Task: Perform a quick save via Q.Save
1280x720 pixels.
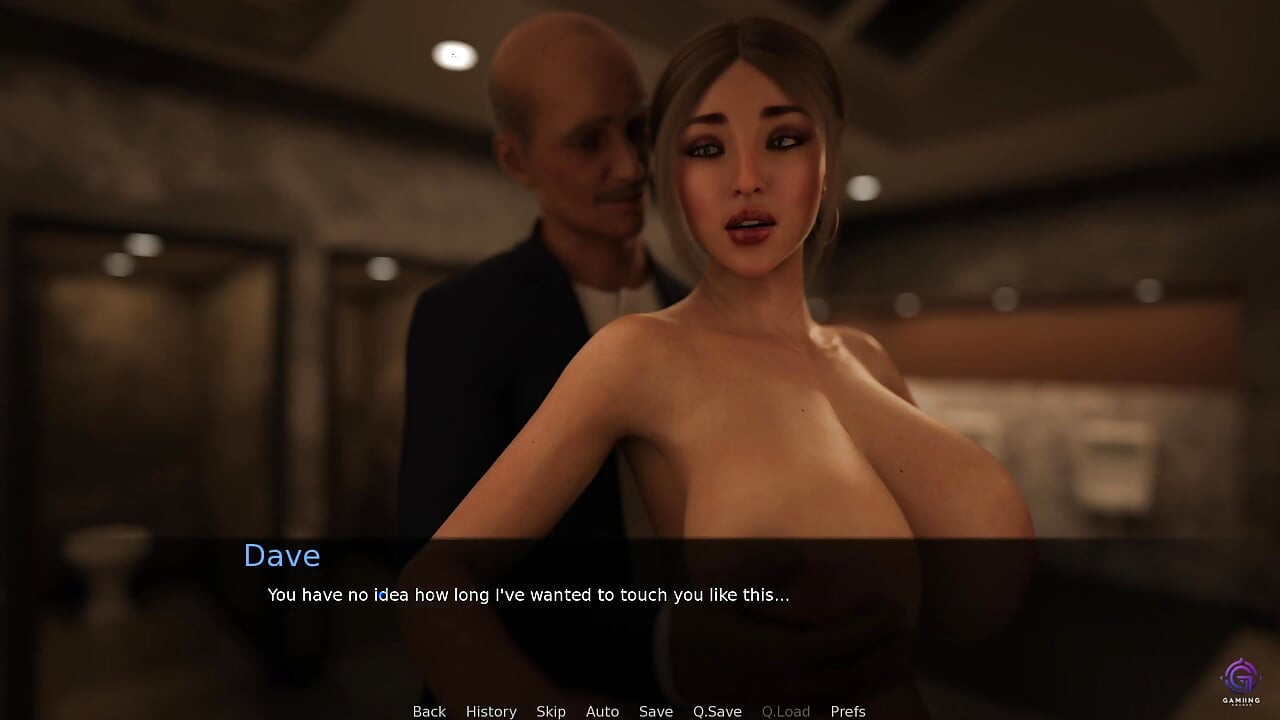Action: tap(717, 711)
